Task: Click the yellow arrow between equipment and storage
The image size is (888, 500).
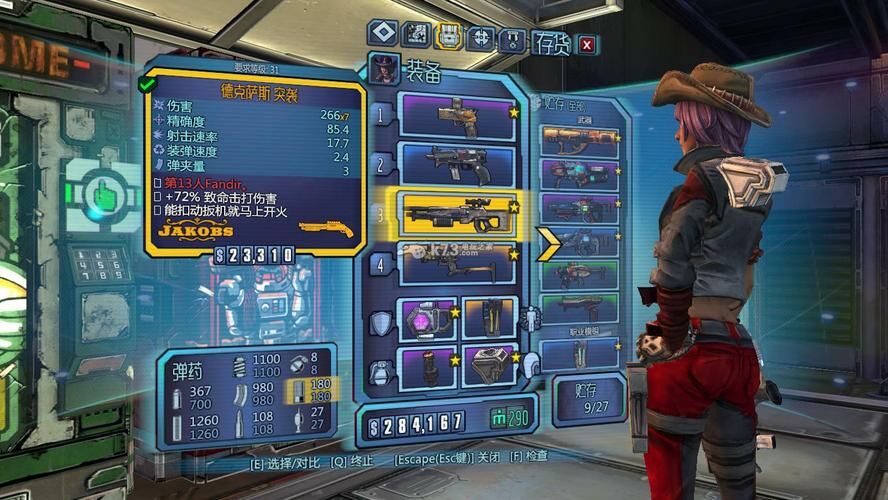Action: coord(550,243)
